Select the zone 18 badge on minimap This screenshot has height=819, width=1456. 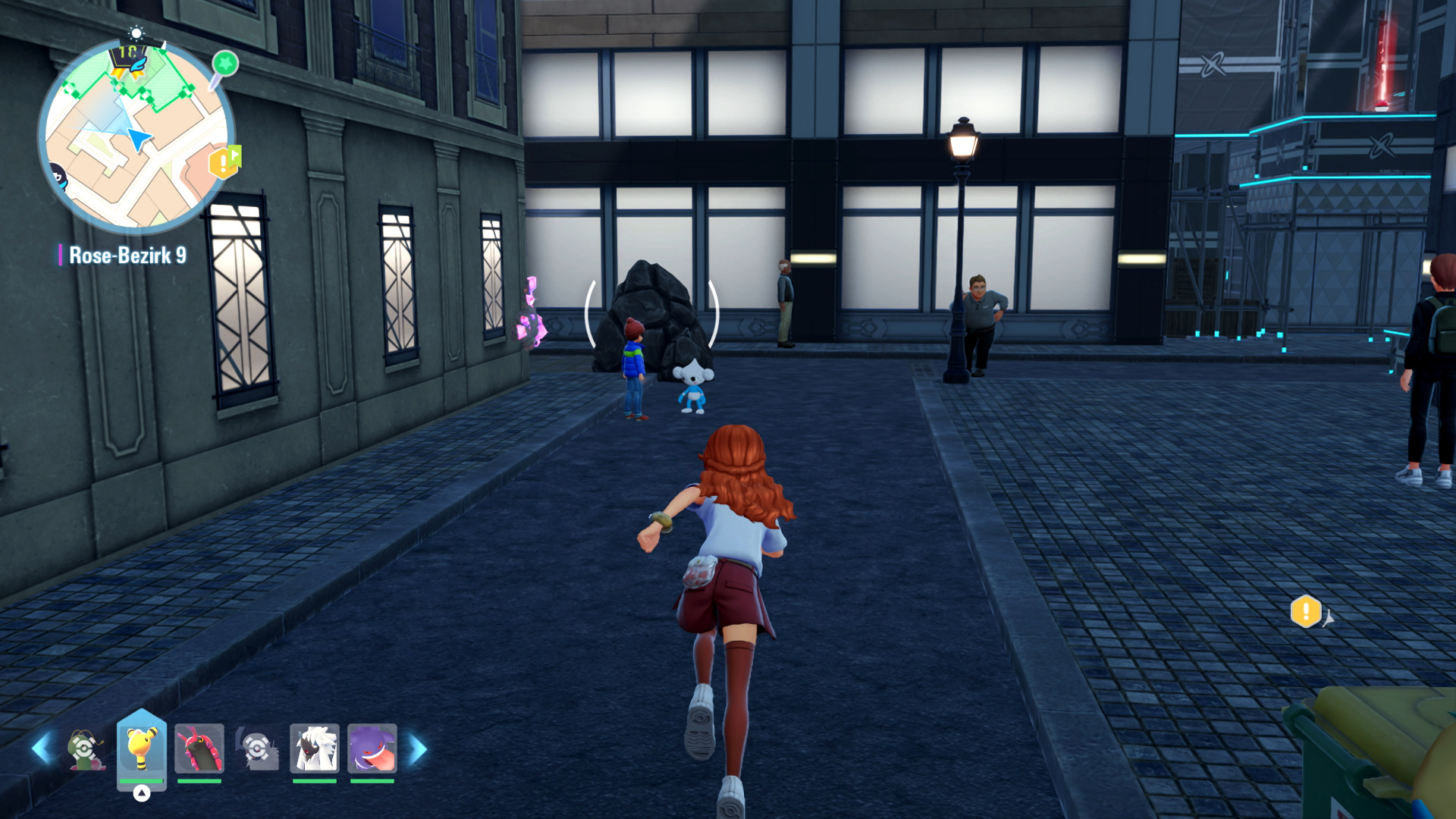tap(127, 55)
